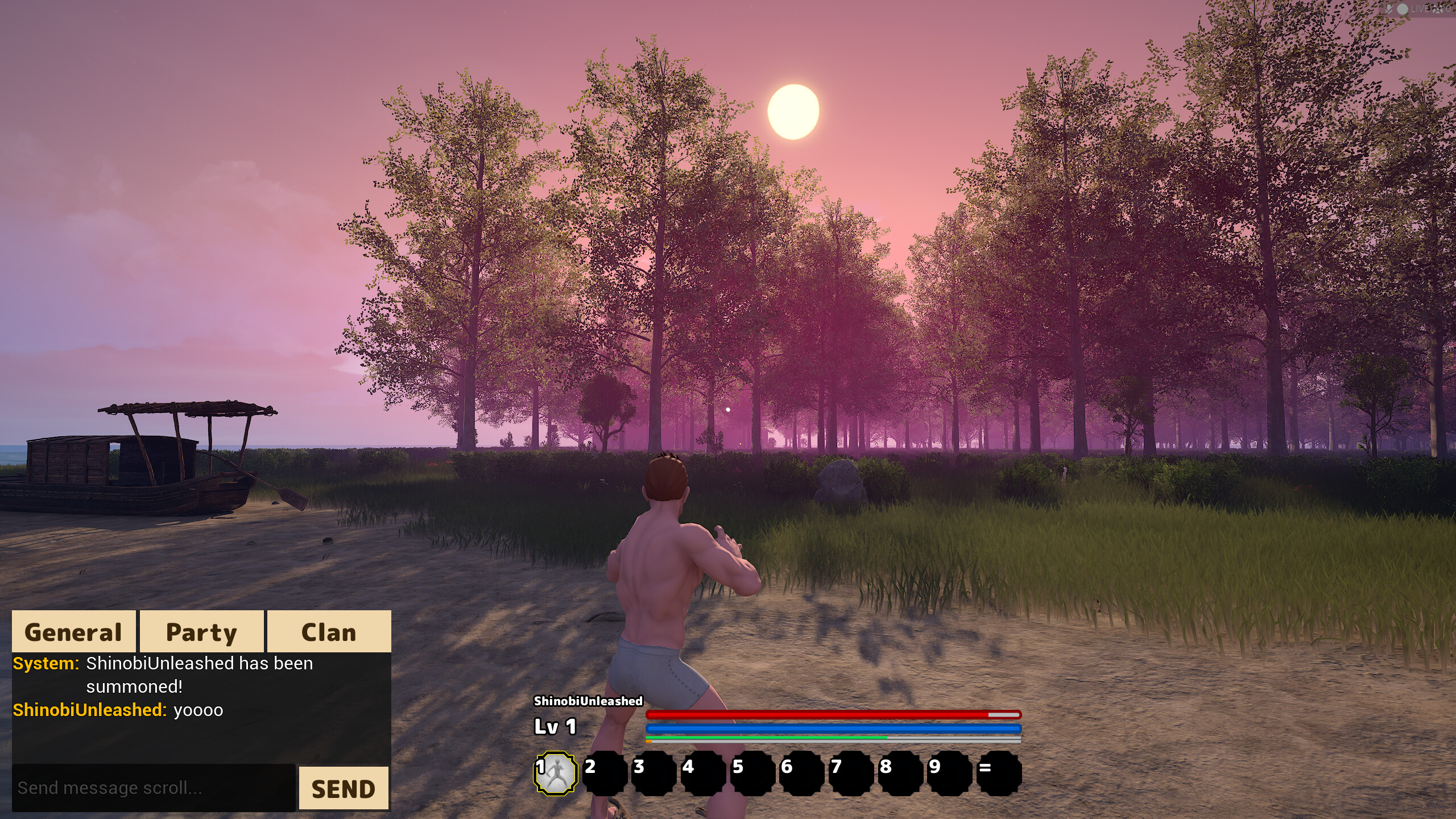1456x819 pixels.
Task: Click hotbar slot 4
Action: pos(704,771)
